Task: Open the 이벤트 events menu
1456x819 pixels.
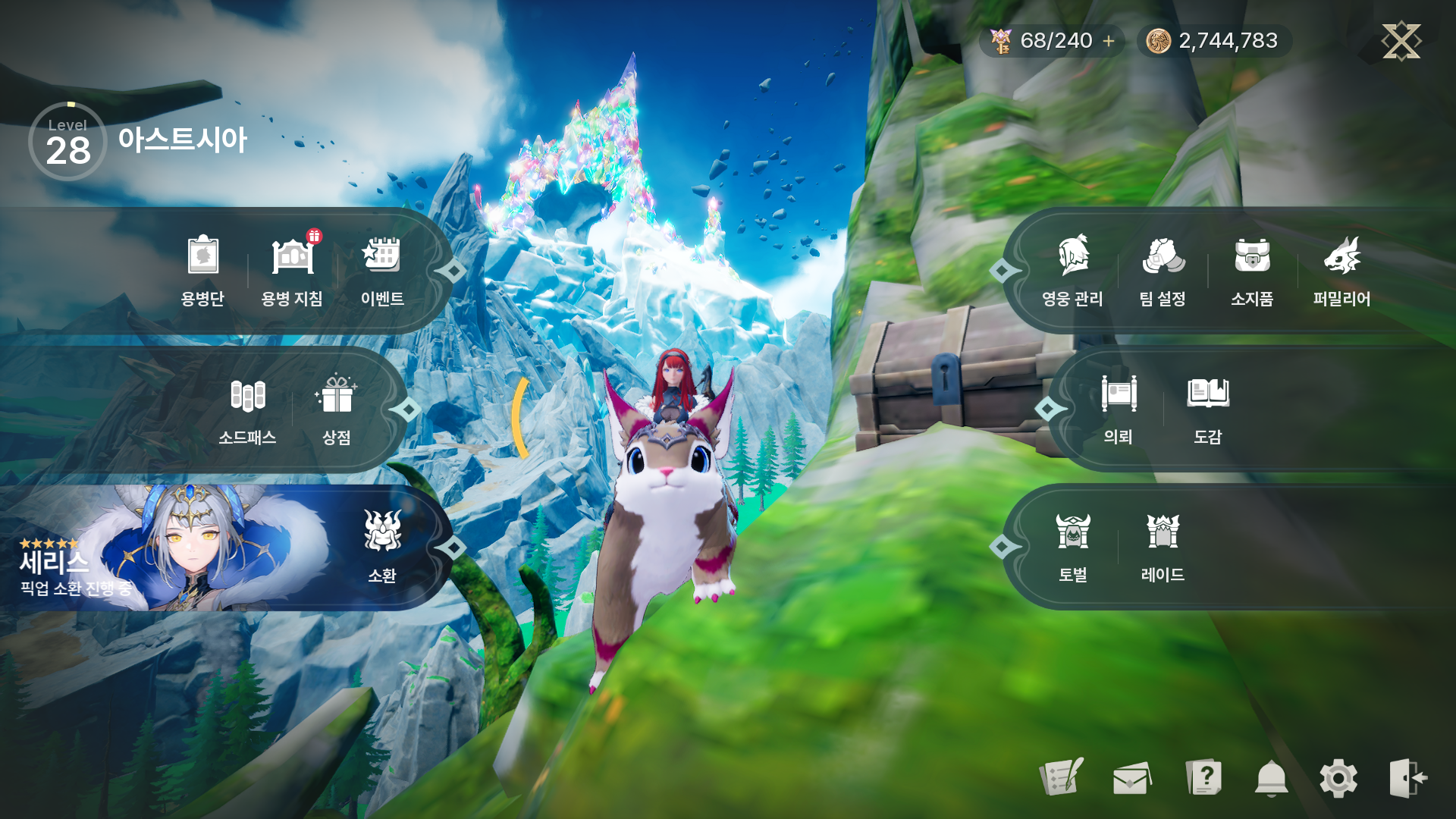Action: 382,270
